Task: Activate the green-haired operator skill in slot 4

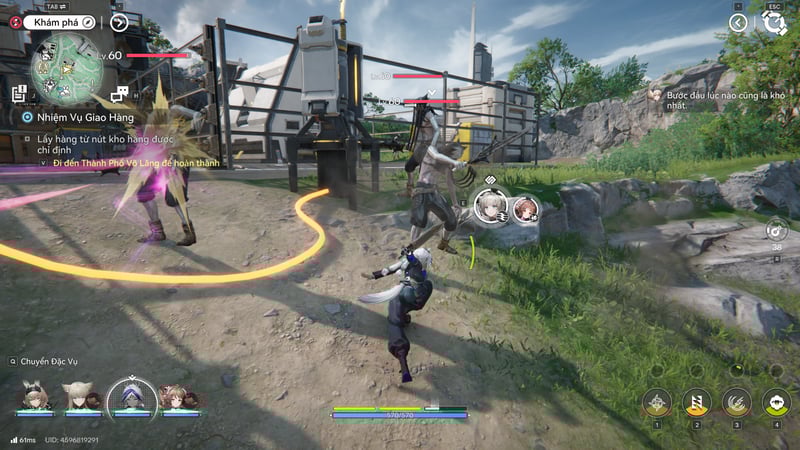Action: [x=777, y=403]
